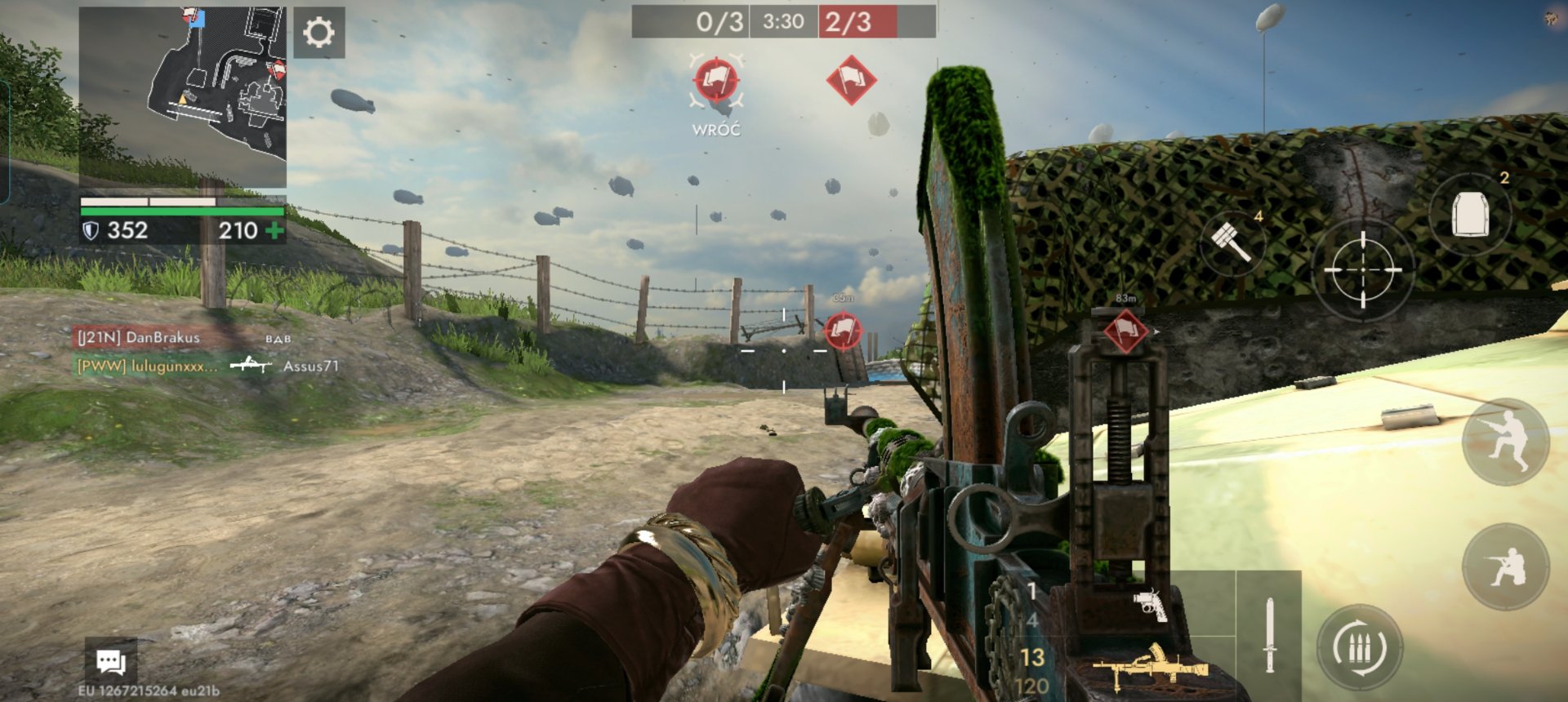Tap the minimap to enlarge it
1568x702 pixels.
pyautogui.click(x=183, y=96)
